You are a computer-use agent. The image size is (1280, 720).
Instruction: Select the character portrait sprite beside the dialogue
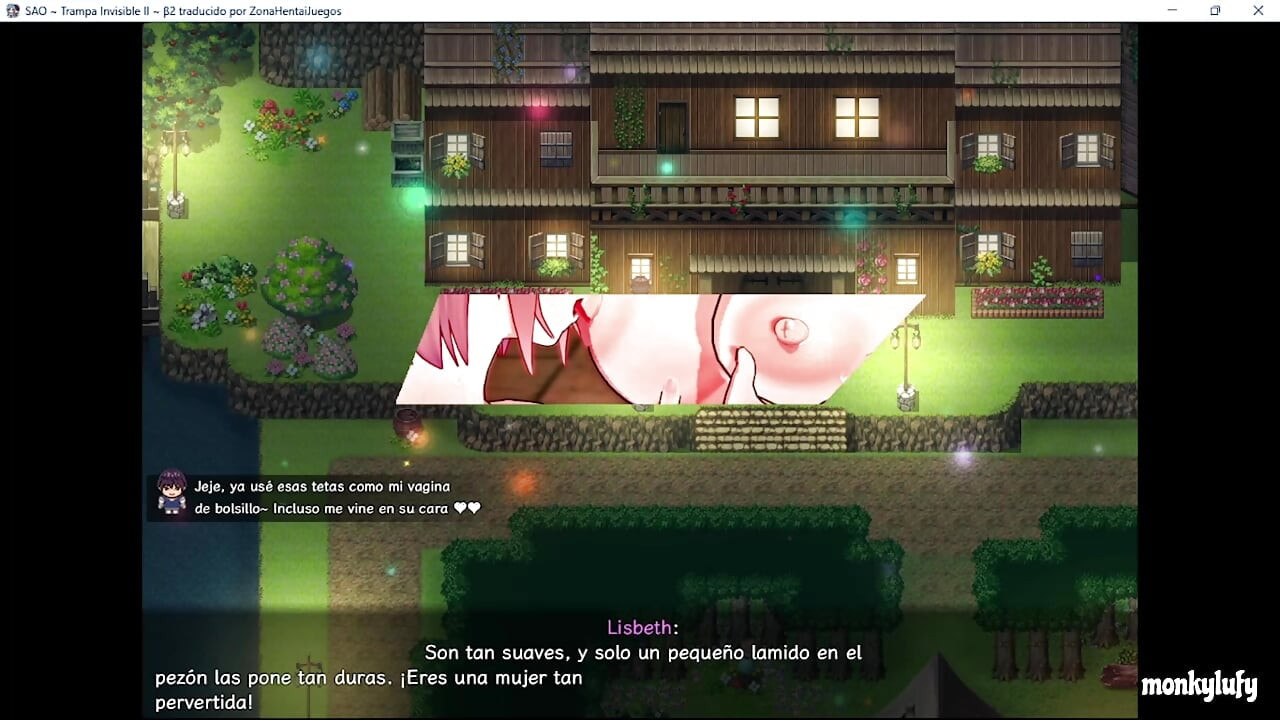172,494
